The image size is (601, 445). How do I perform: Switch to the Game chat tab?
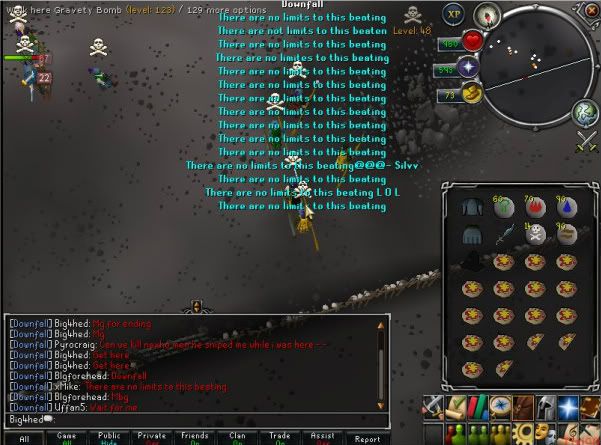pos(68,438)
